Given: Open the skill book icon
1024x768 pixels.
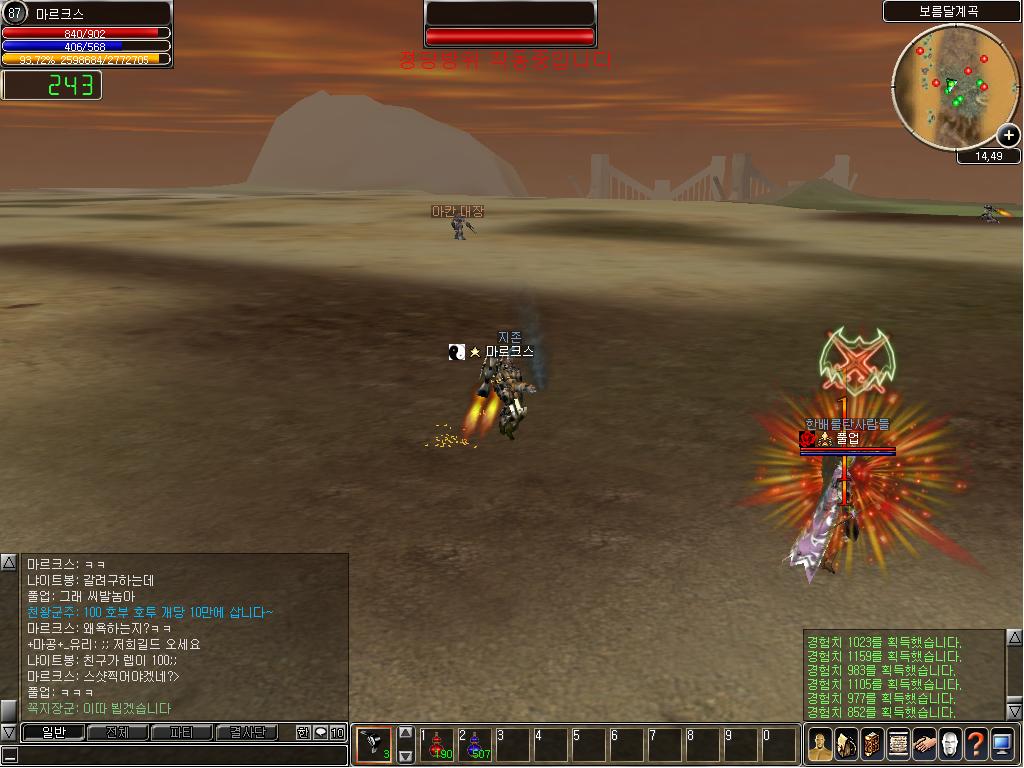Looking at the screenshot, I should pyautogui.click(x=872, y=745).
